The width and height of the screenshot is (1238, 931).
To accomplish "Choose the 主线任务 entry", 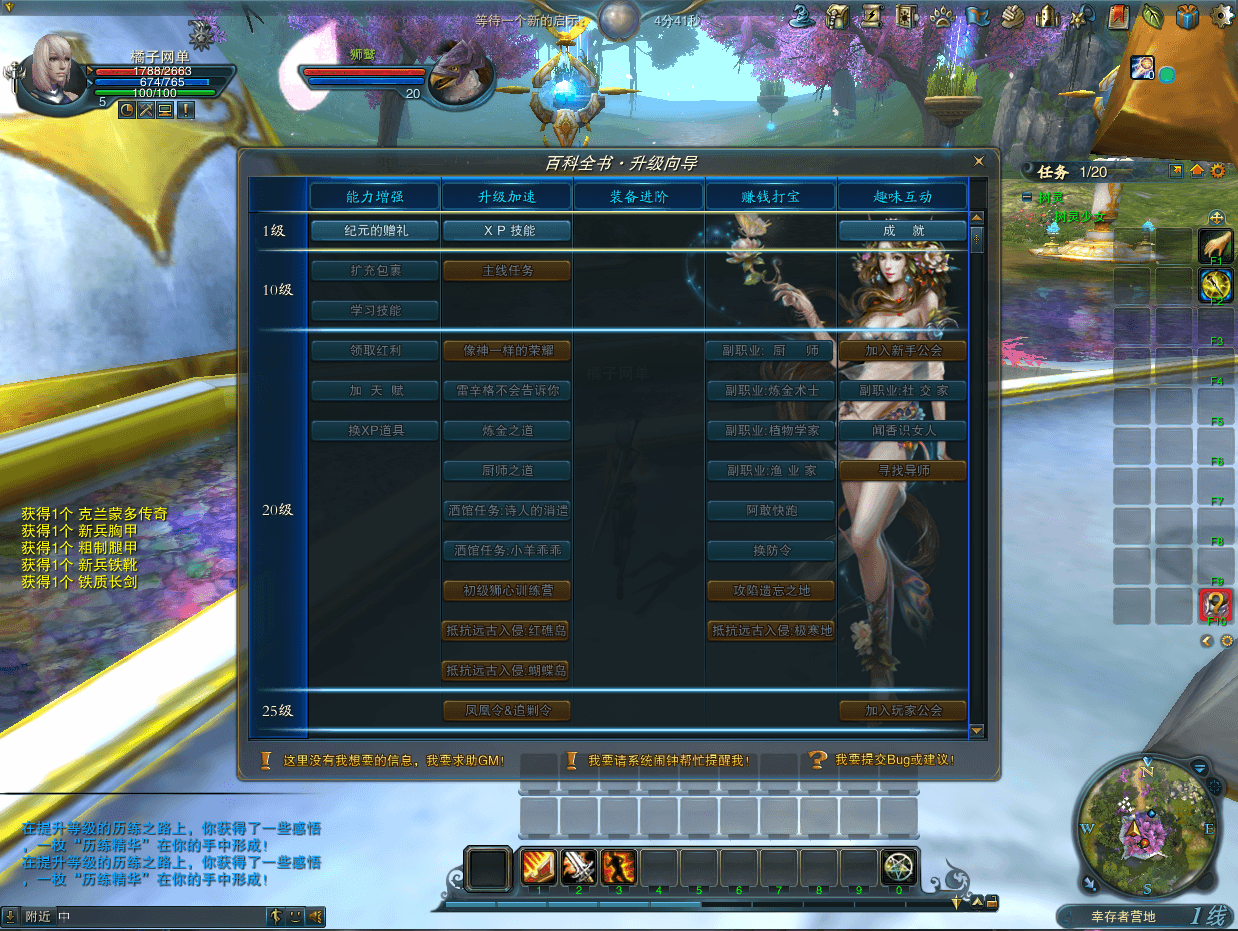I will [x=507, y=271].
